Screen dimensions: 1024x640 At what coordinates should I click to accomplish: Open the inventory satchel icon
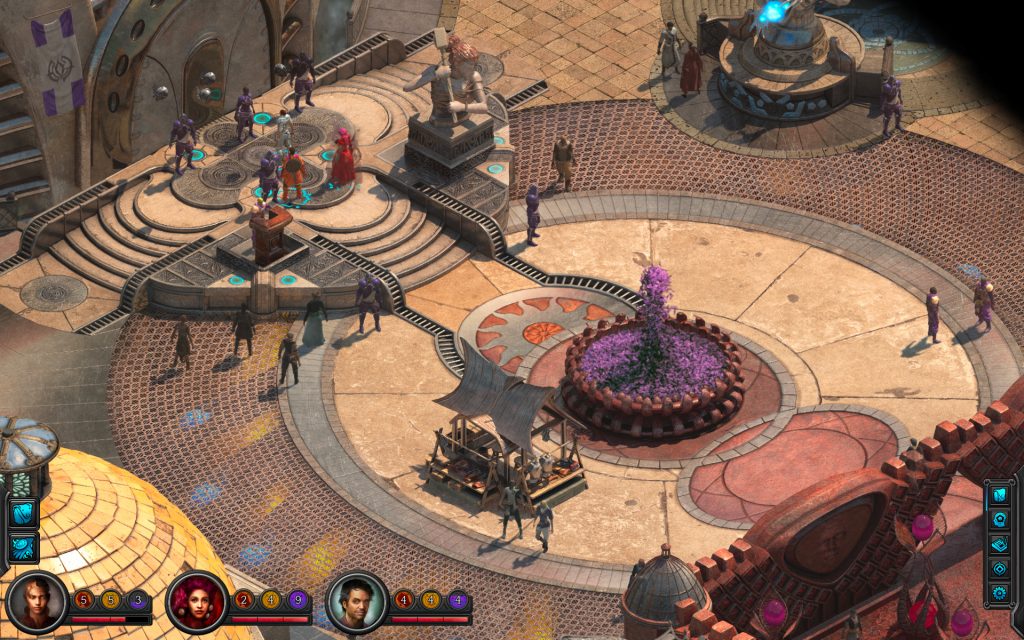pyautogui.click(x=1000, y=495)
